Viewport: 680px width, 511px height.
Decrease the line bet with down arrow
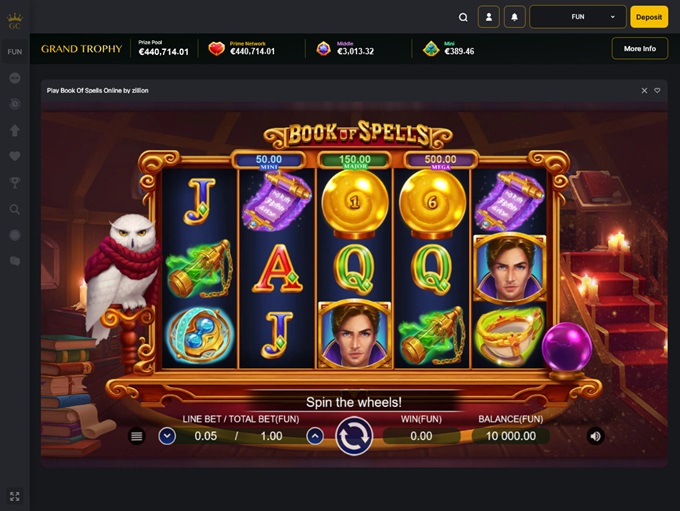[167, 436]
